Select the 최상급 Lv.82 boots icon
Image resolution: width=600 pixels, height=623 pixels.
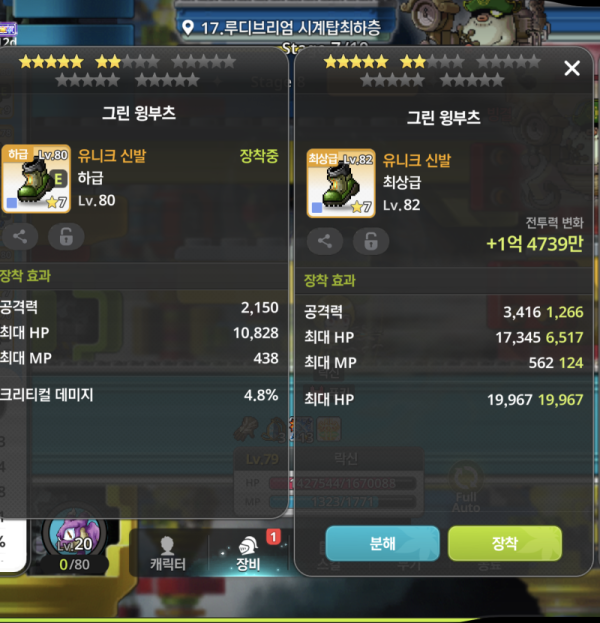[341, 184]
